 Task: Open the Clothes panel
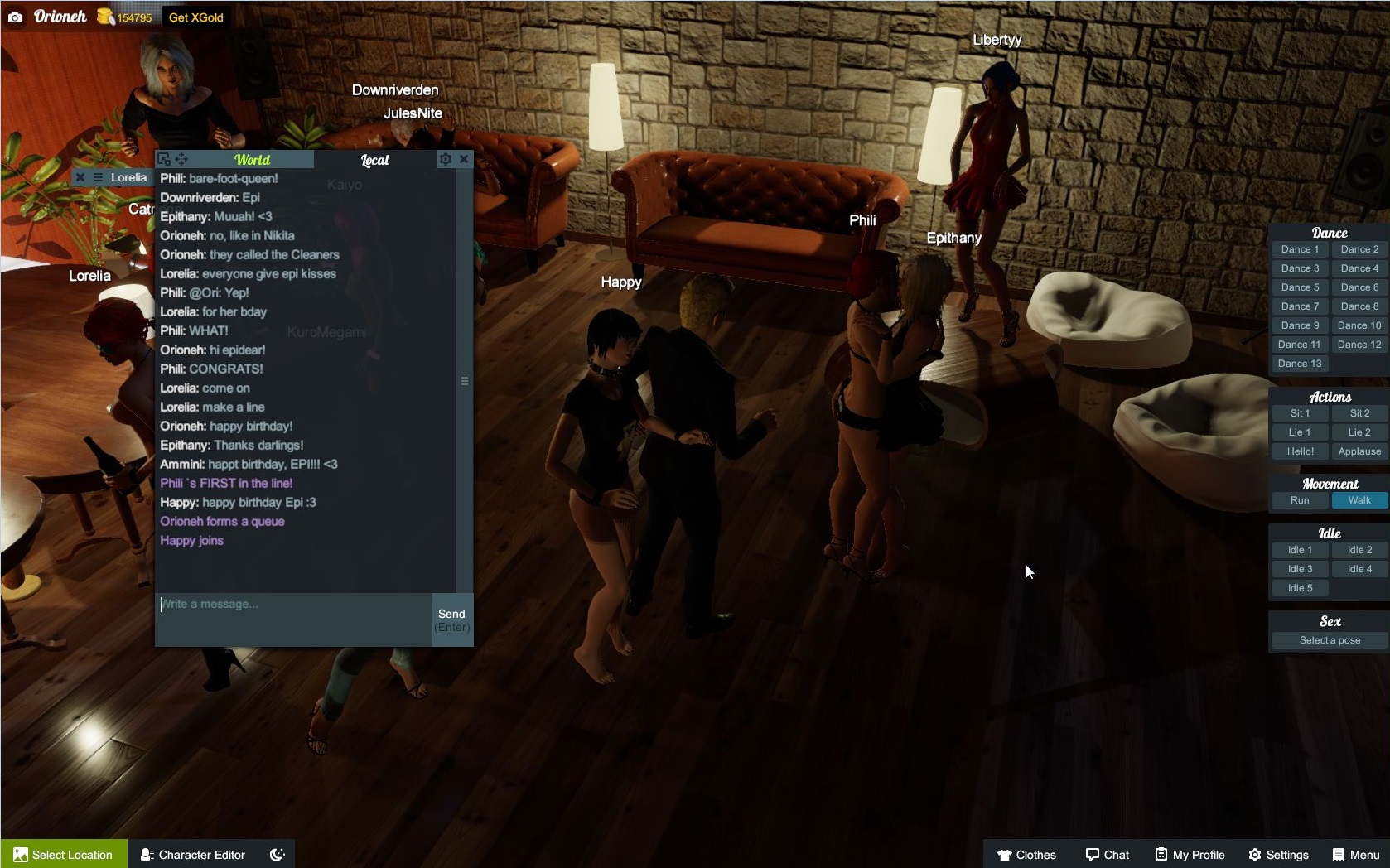[1026, 855]
